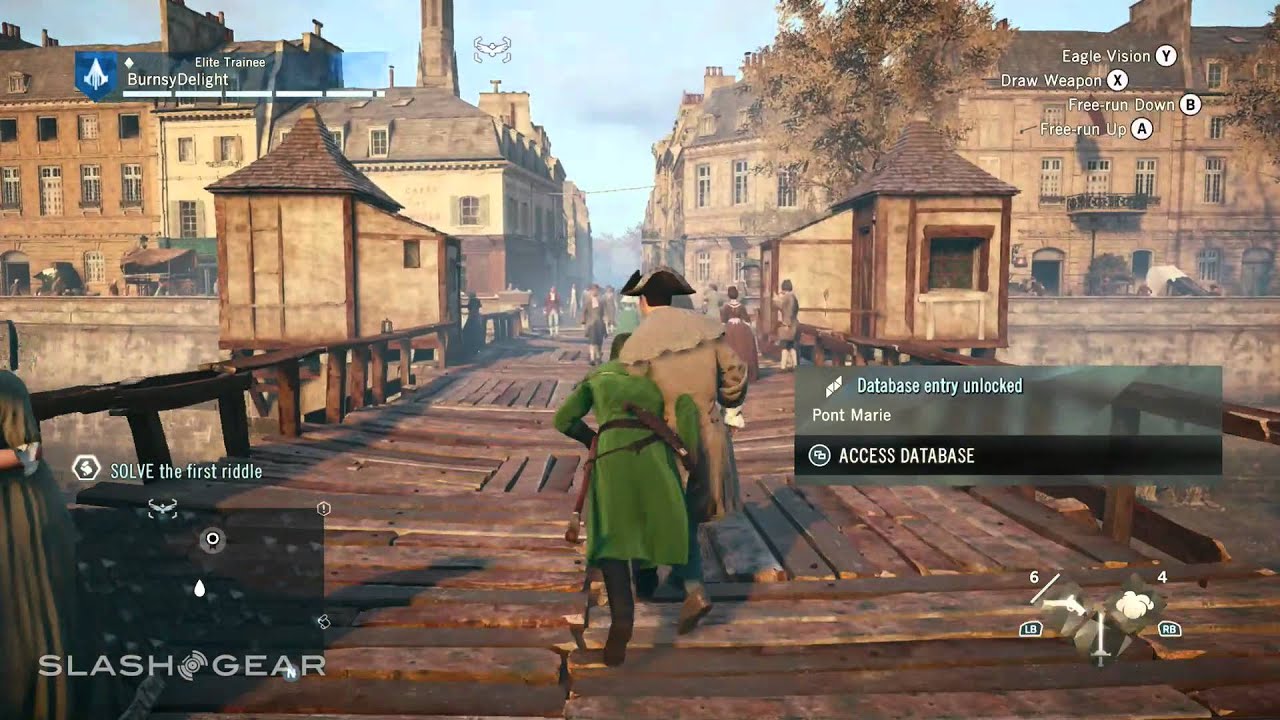The height and width of the screenshot is (720, 1280).
Task: Open the ACCESS DATABASE prompt
Action: click(x=906, y=456)
